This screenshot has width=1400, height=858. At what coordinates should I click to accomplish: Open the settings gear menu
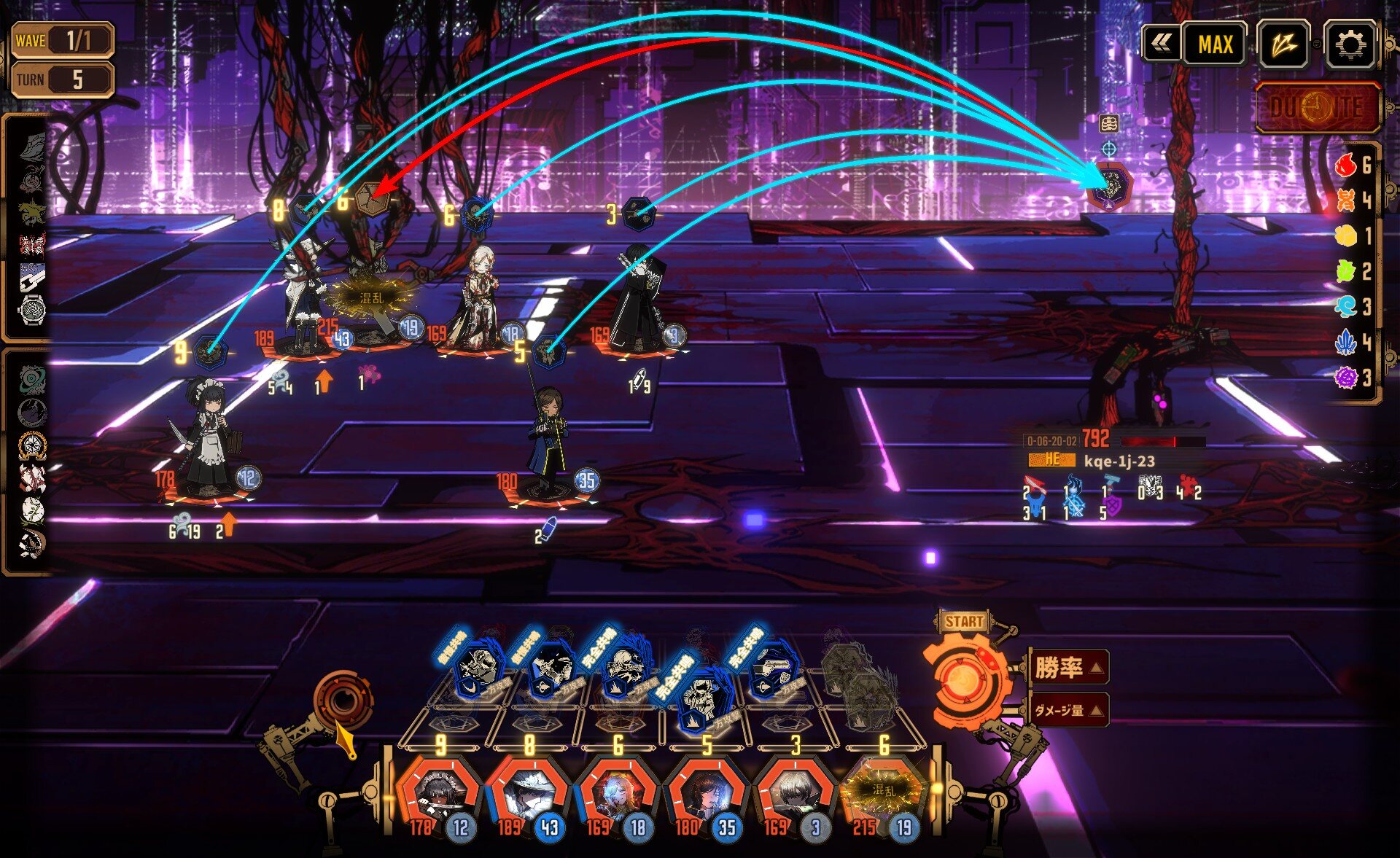pos(1350,45)
